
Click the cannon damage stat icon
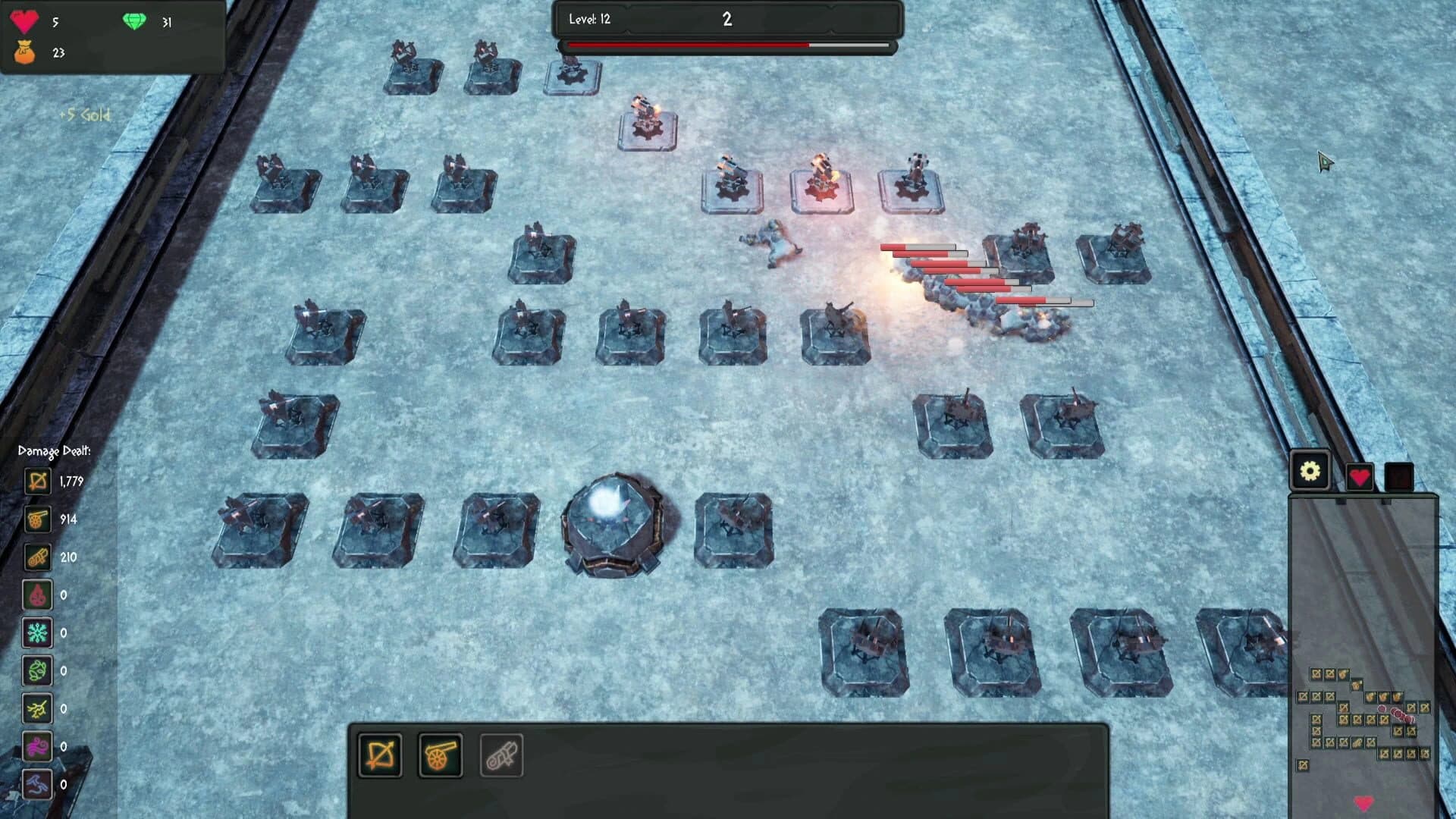tap(36, 519)
